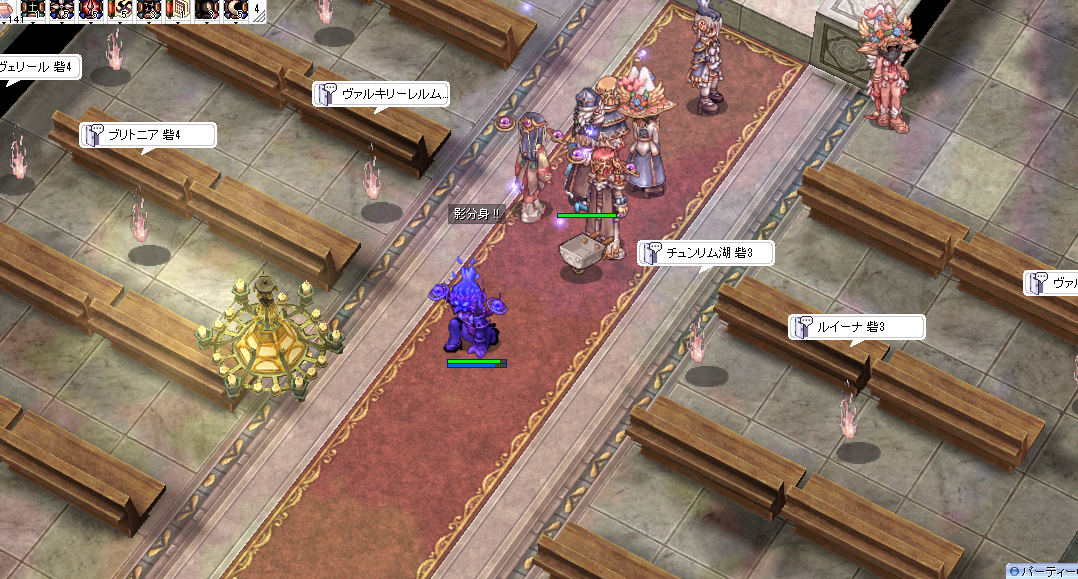This screenshot has height=579, width=1078.
Task: Enter the ブリトニア 砦4 chat room
Action: [147, 135]
